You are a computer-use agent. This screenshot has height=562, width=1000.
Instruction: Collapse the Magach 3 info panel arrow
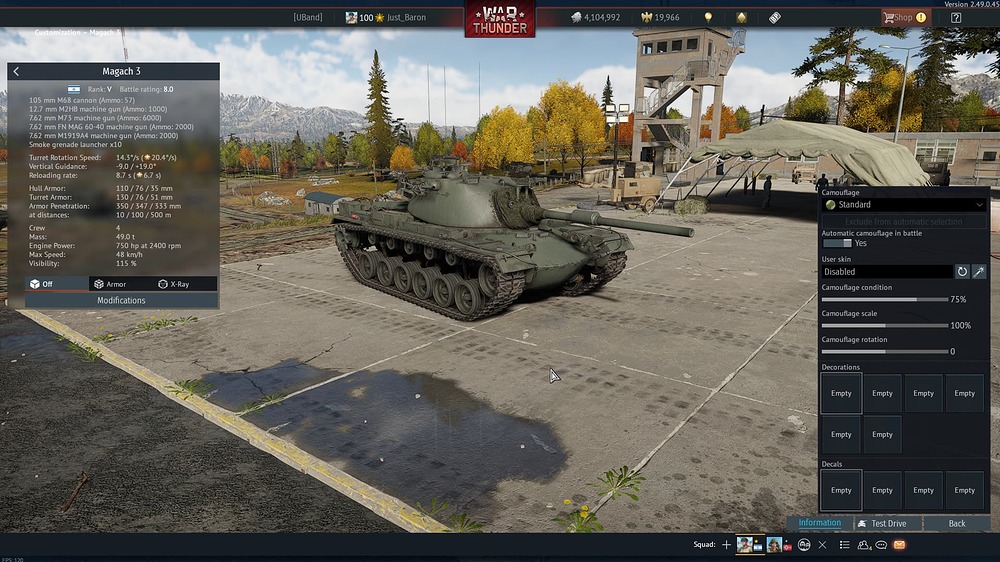(16, 72)
